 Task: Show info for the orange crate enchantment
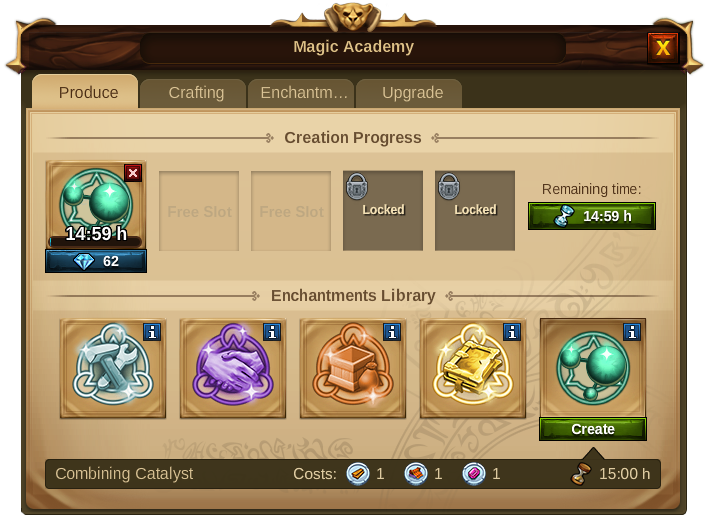point(391,332)
